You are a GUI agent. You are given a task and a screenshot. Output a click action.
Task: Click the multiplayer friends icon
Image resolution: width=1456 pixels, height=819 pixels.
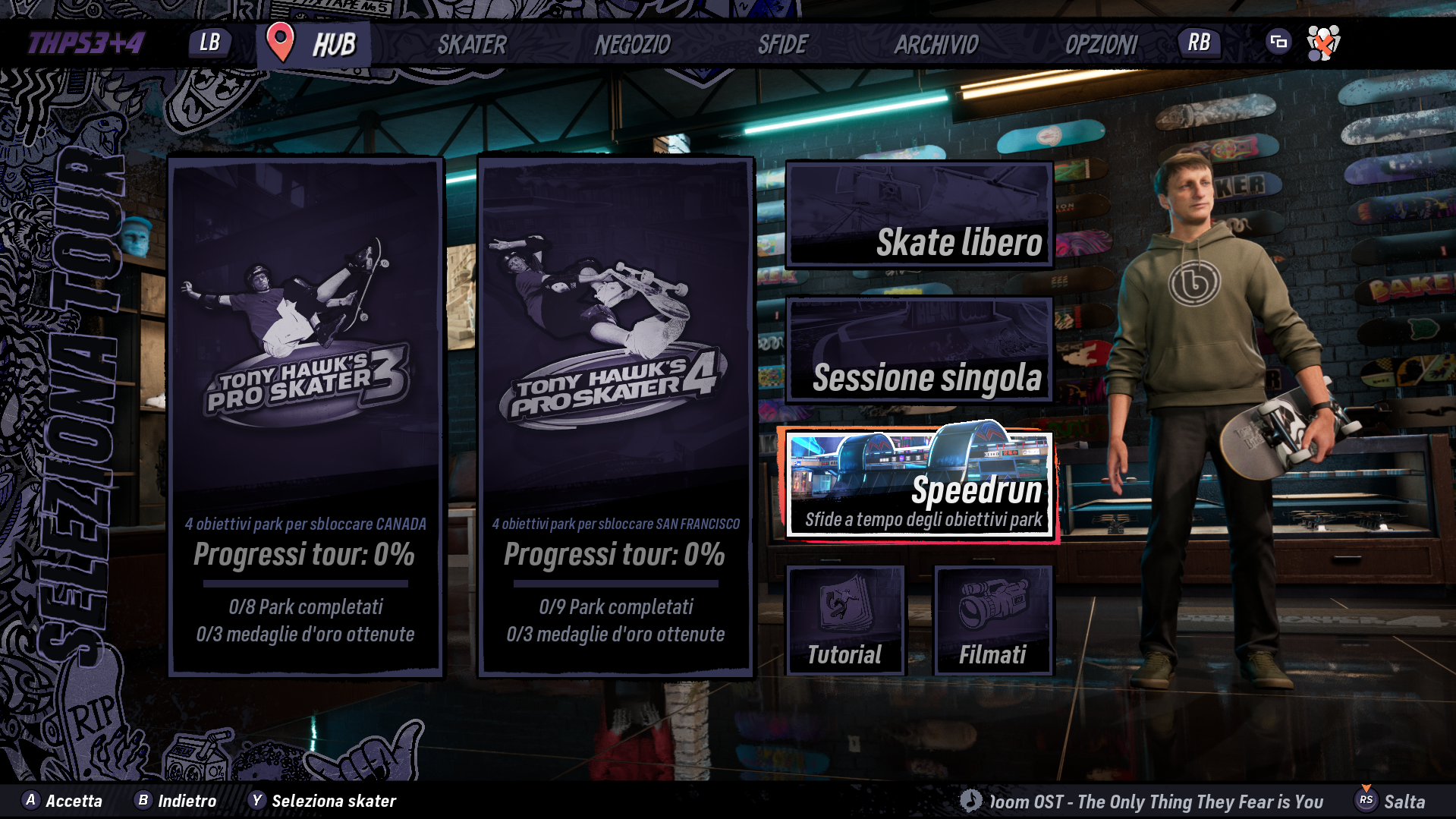point(1323,43)
